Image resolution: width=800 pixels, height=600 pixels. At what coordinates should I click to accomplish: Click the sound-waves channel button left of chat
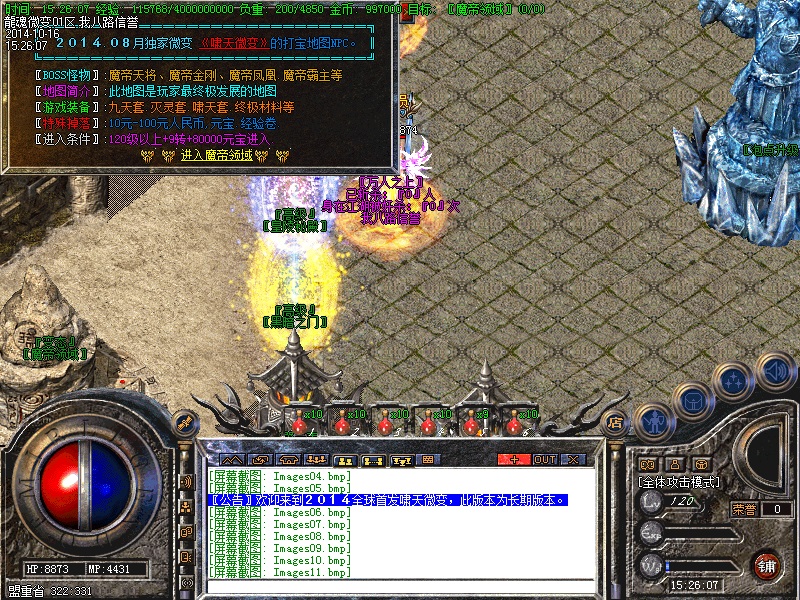[x=186, y=481]
